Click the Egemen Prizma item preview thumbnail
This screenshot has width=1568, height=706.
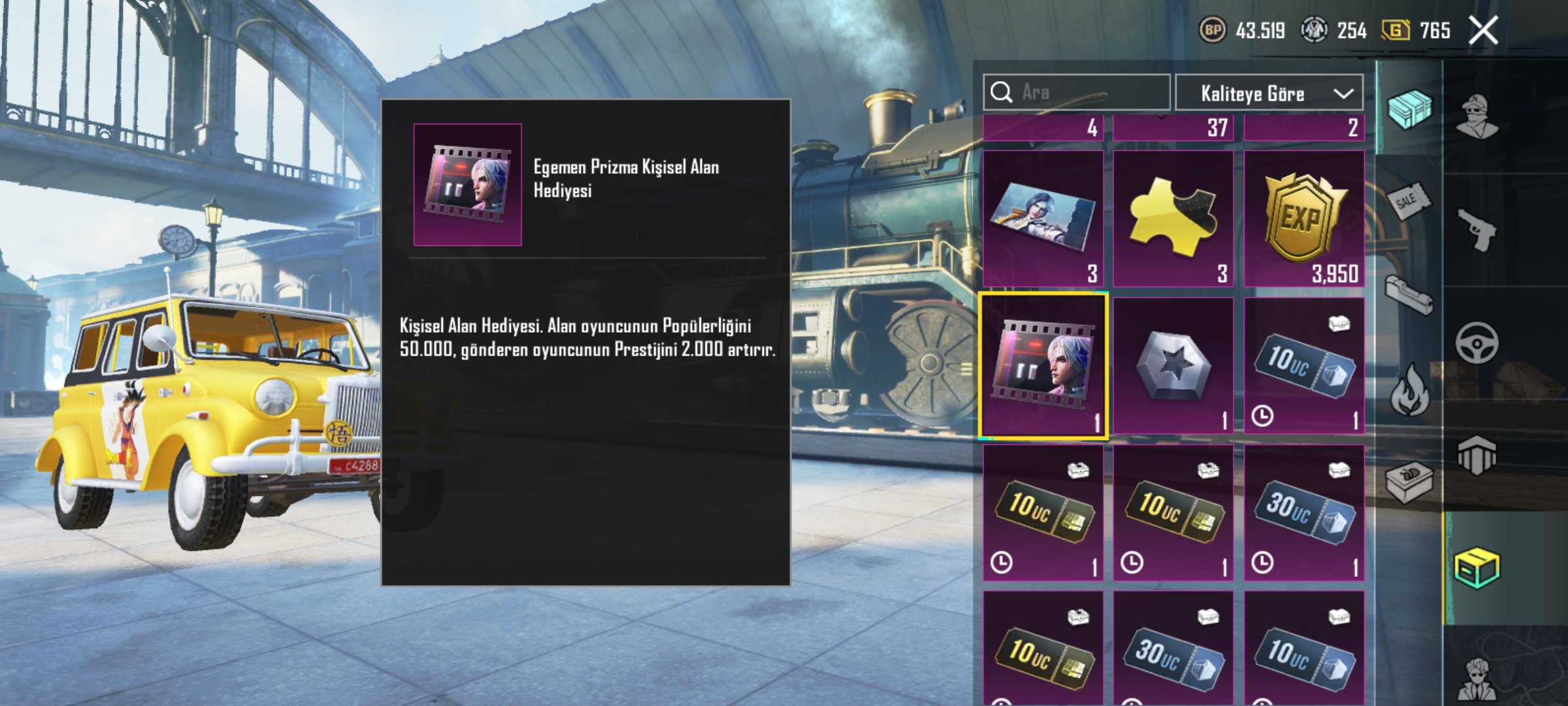(x=467, y=184)
